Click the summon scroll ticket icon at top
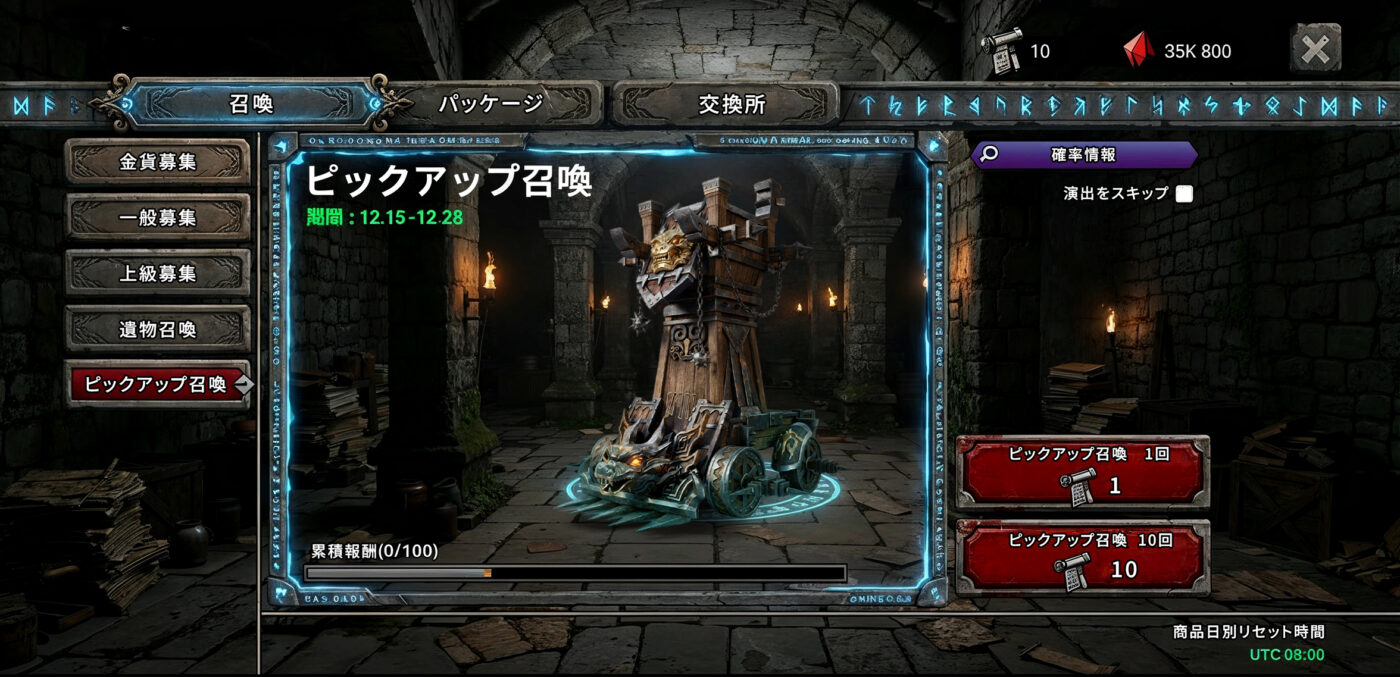 coord(1001,50)
